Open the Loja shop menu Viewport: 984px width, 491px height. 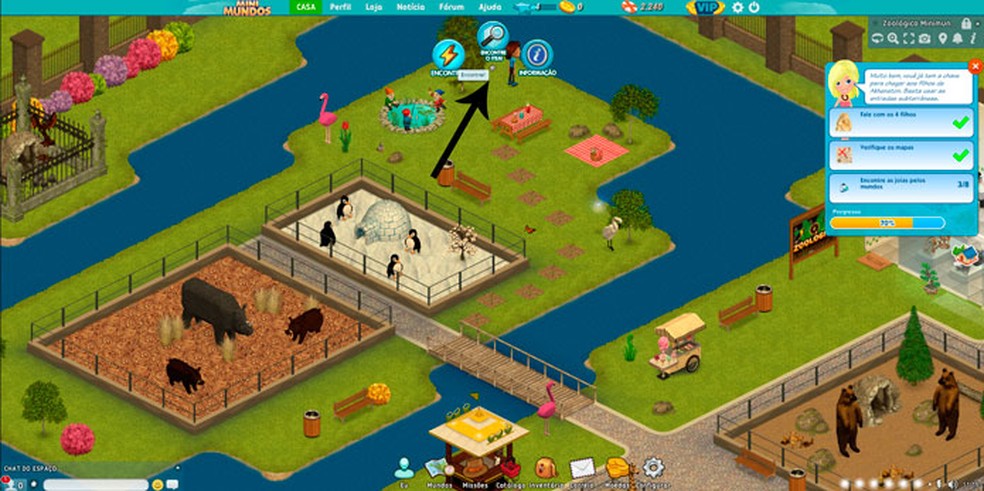point(374,7)
